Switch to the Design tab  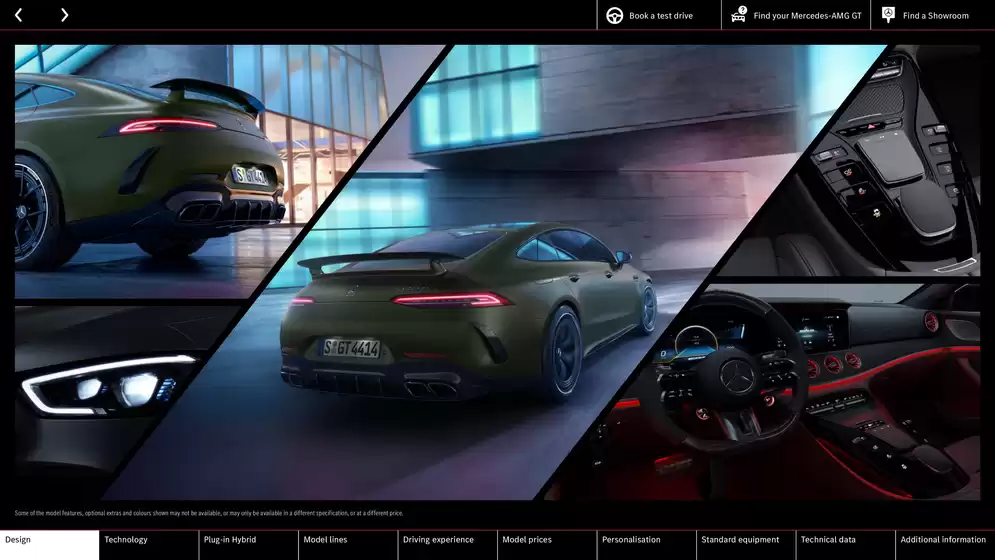tap(49, 544)
